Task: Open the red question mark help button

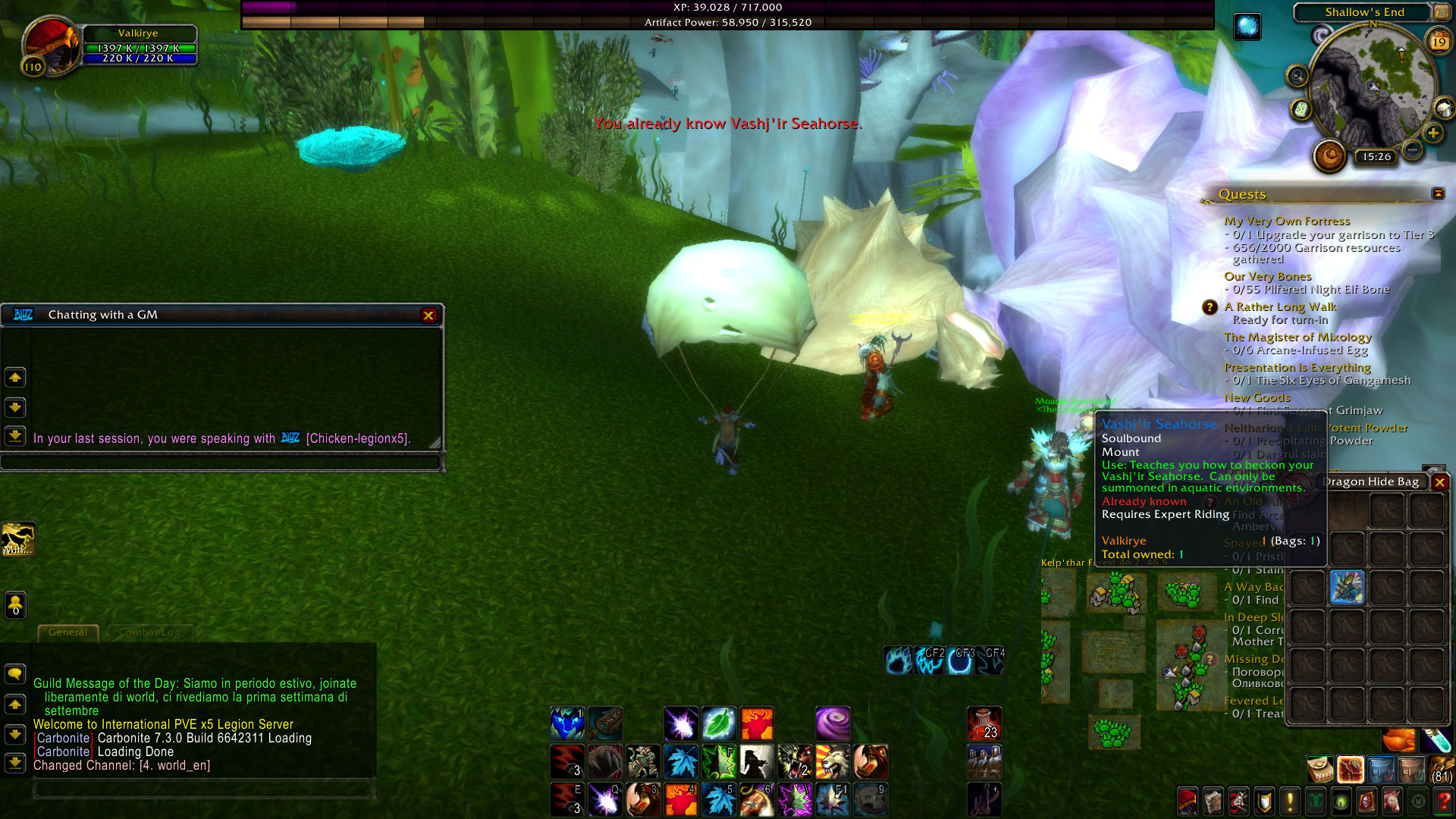Action: click(1443, 801)
